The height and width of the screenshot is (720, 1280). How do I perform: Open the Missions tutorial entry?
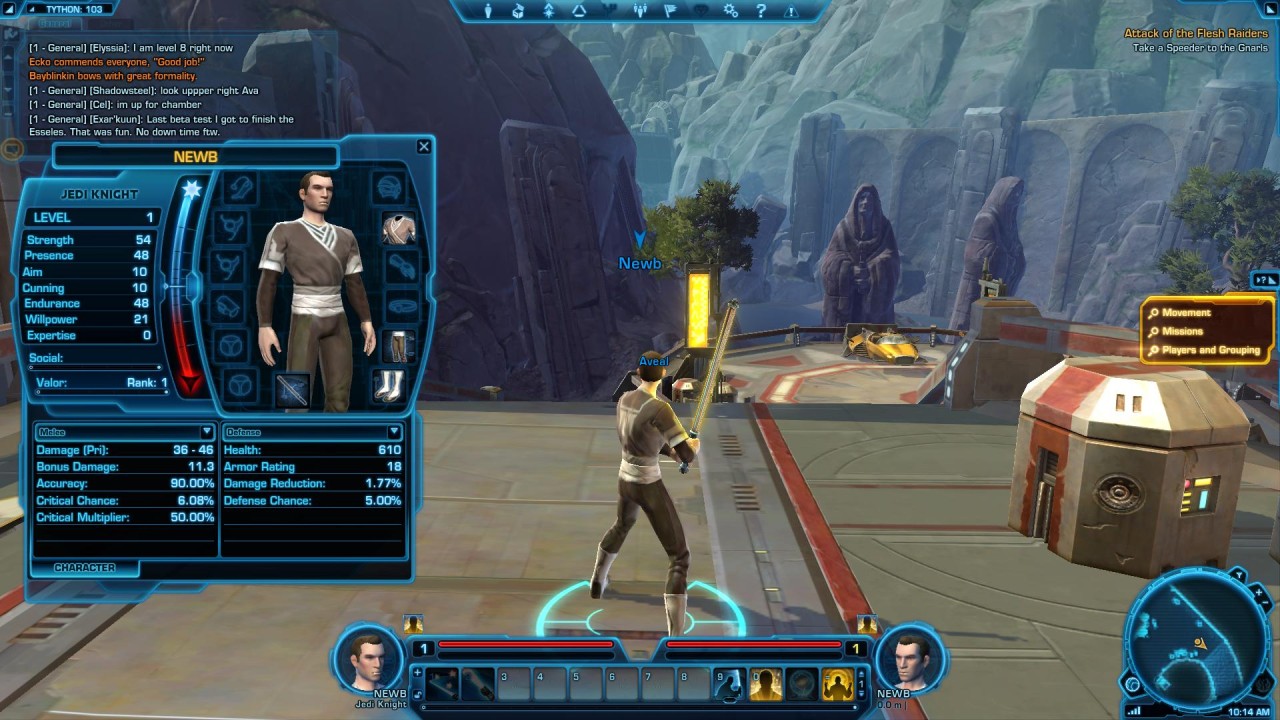pos(1182,331)
